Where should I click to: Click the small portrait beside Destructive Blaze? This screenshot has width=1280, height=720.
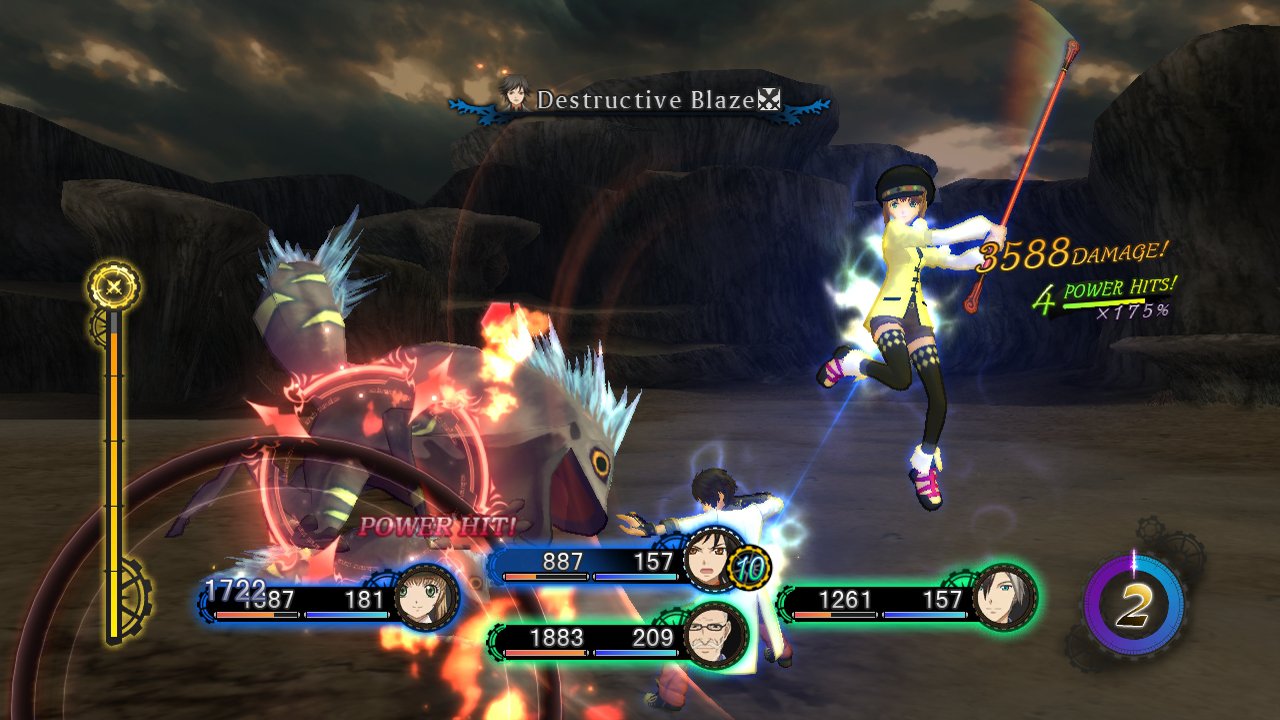click(x=514, y=96)
